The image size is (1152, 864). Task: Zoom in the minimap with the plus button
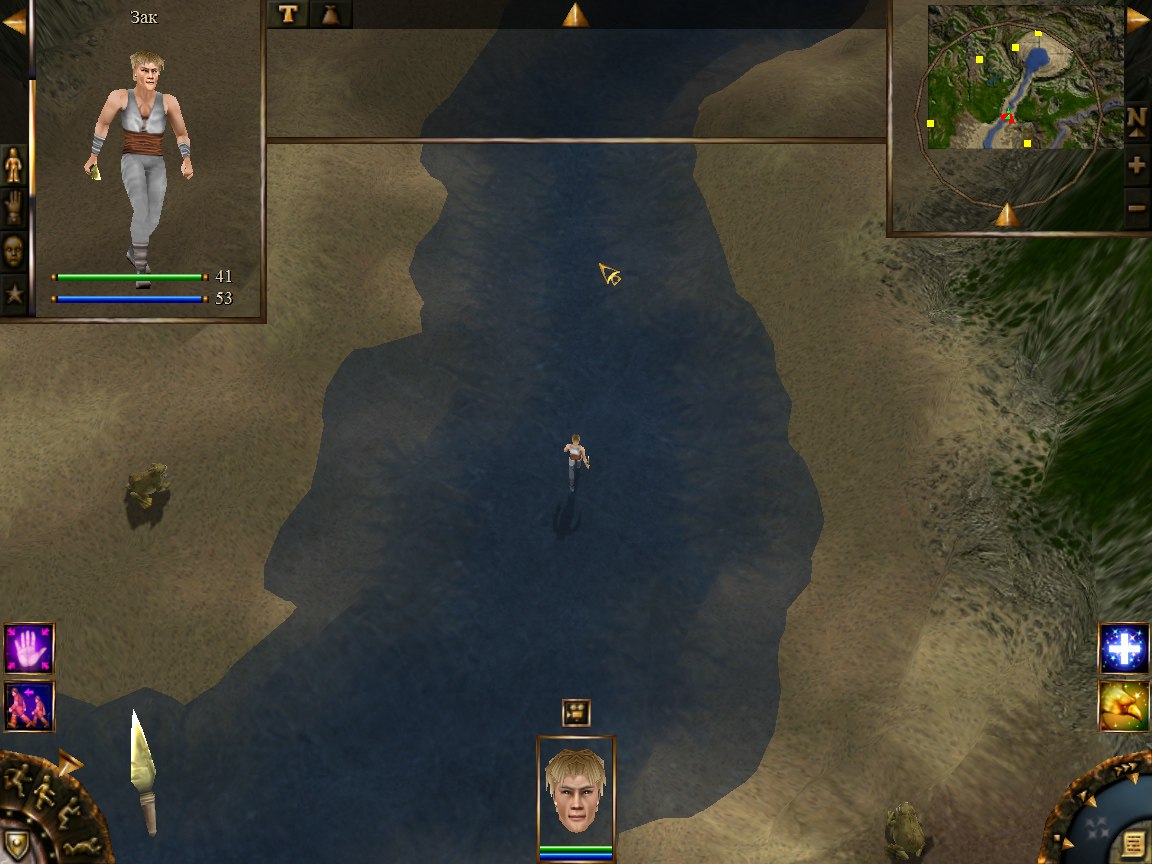[1137, 164]
